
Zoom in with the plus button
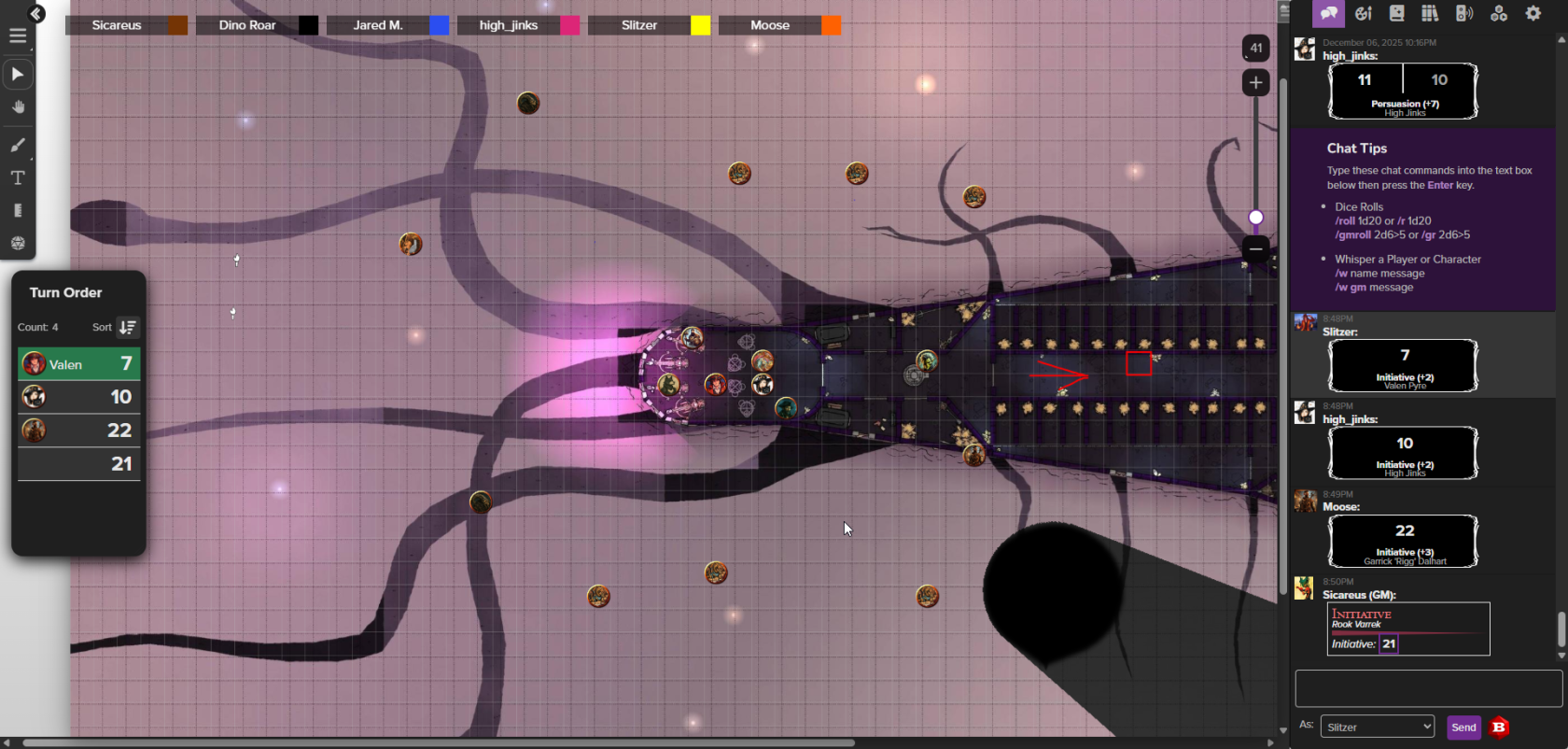tap(1255, 83)
